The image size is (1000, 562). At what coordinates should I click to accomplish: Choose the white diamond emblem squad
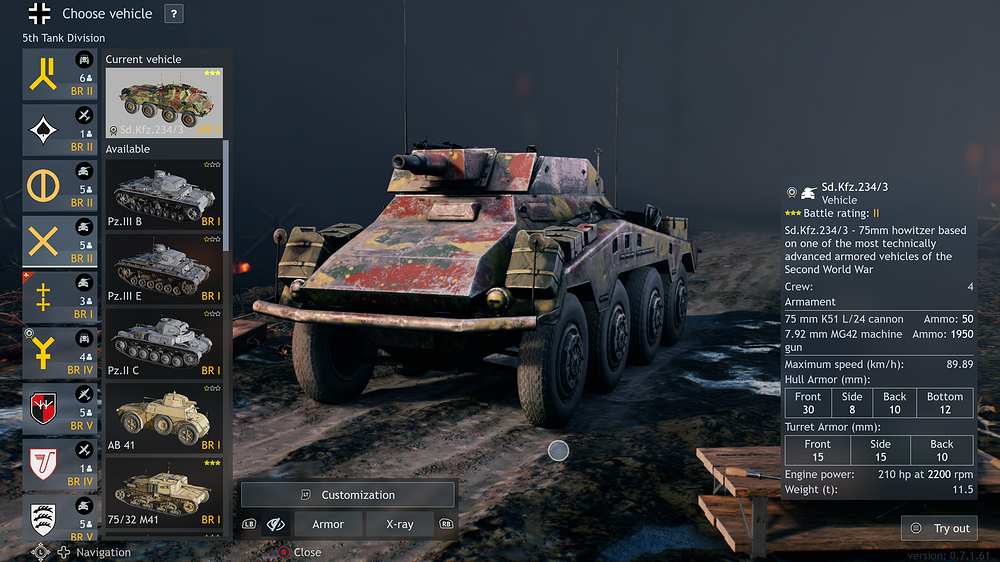coord(61,131)
